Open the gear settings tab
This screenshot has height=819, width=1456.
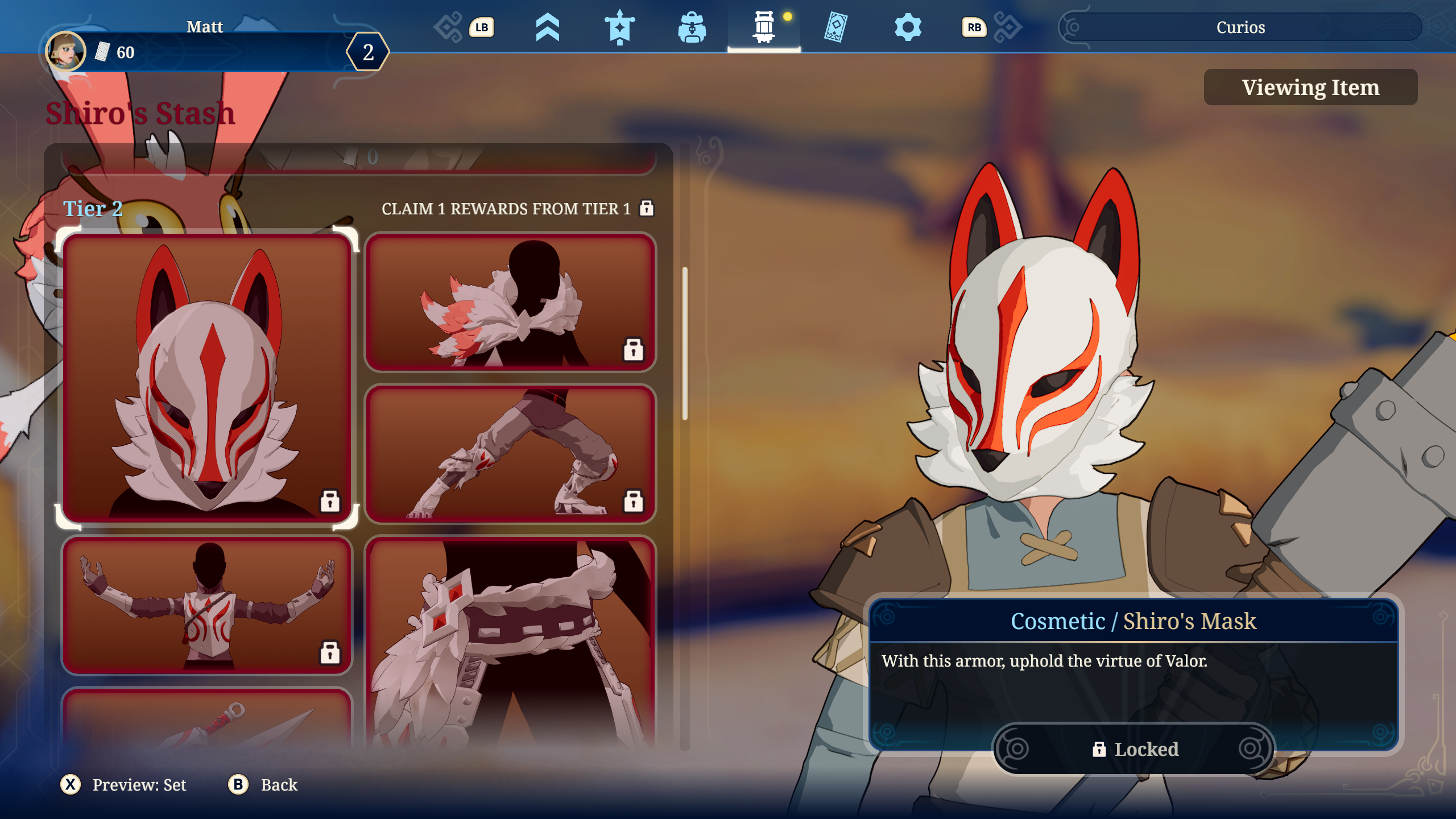click(908, 27)
